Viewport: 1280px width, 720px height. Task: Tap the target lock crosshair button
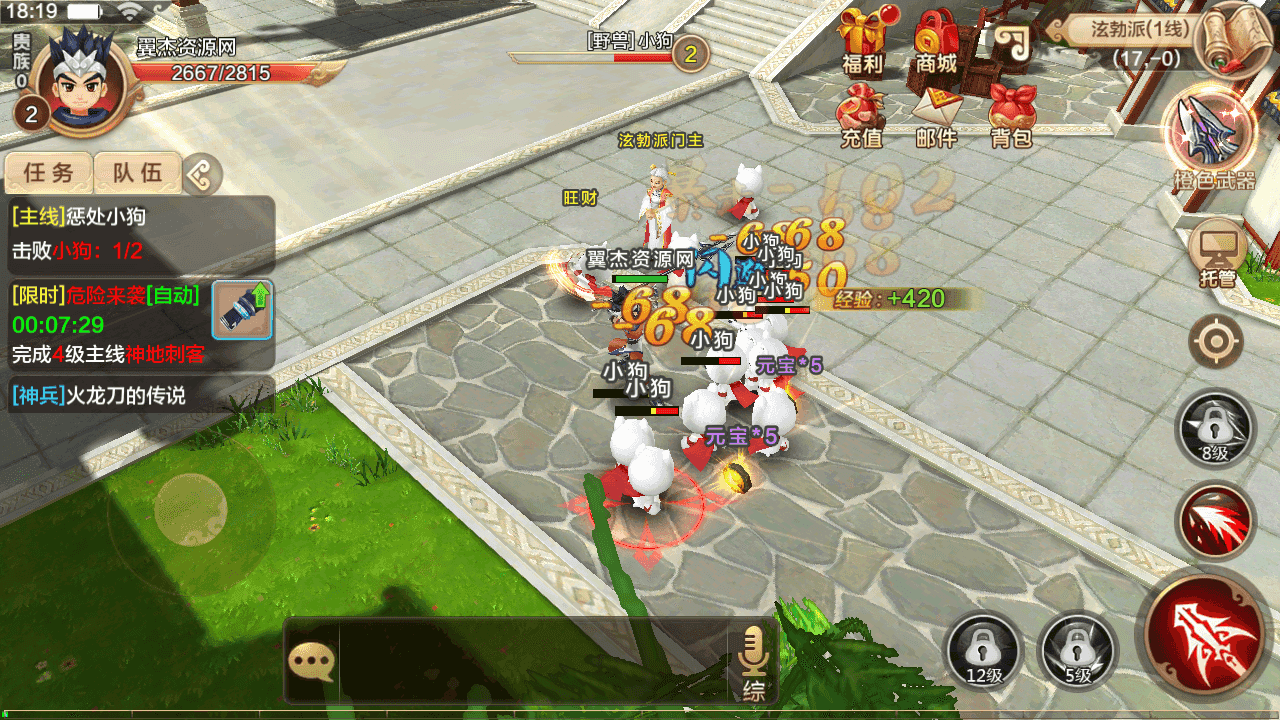coord(1216,342)
